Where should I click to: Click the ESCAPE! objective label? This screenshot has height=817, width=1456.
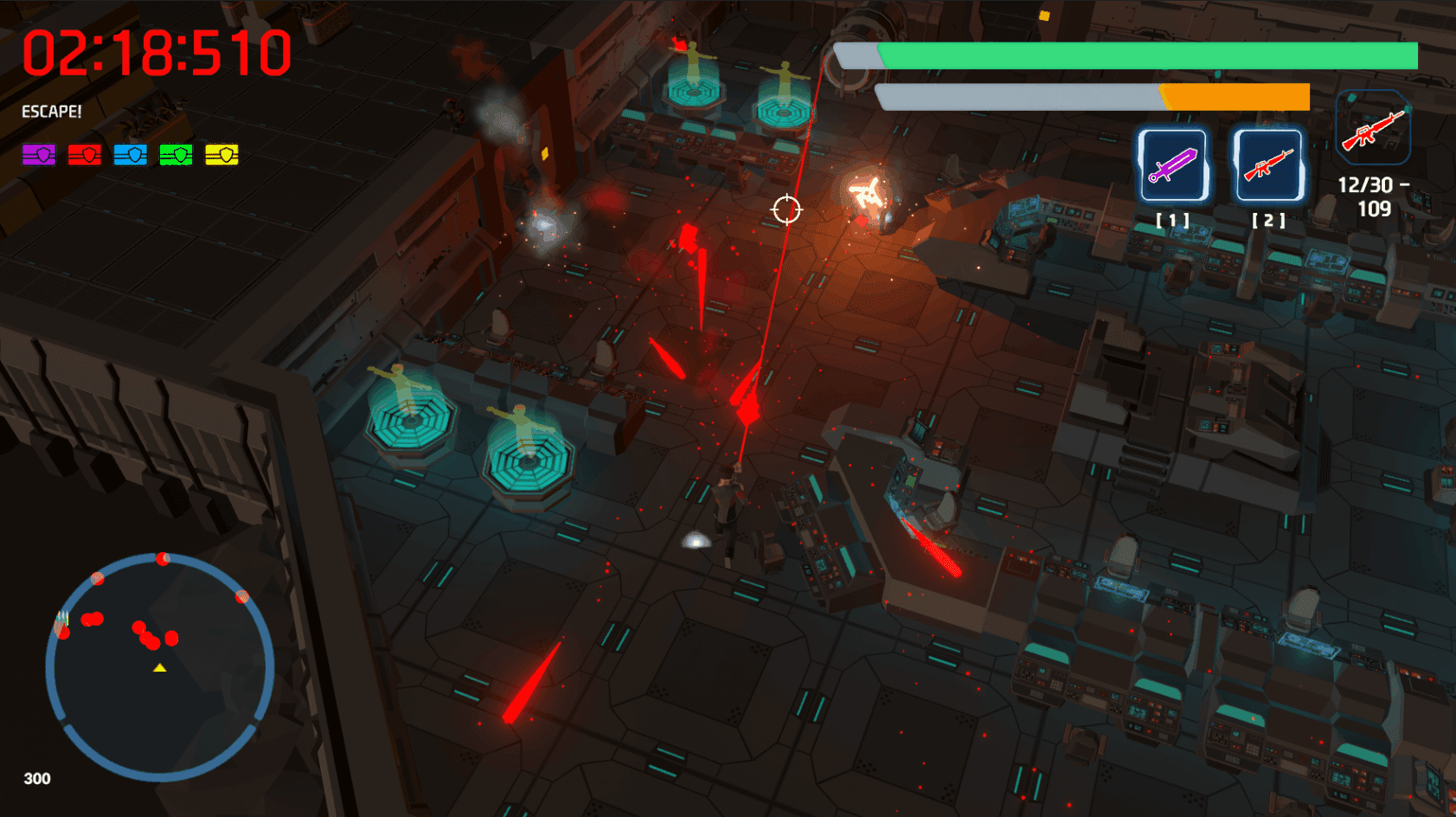click(50, 113)
